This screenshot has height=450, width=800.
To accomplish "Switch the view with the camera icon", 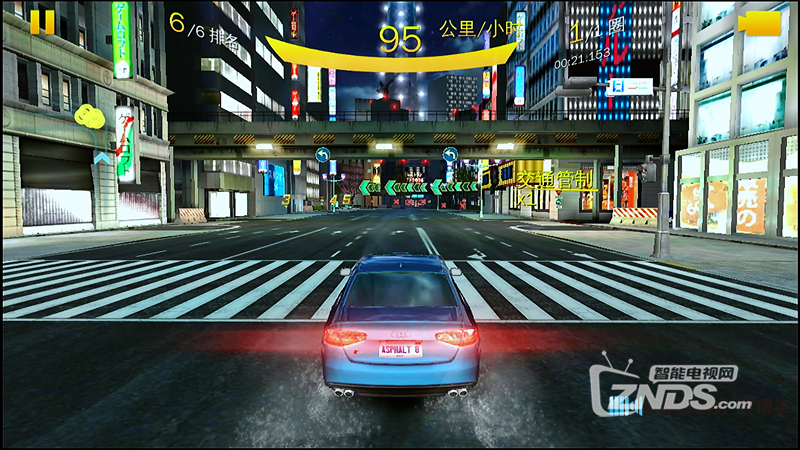I will pyautogui.click(x=759, y=22).
